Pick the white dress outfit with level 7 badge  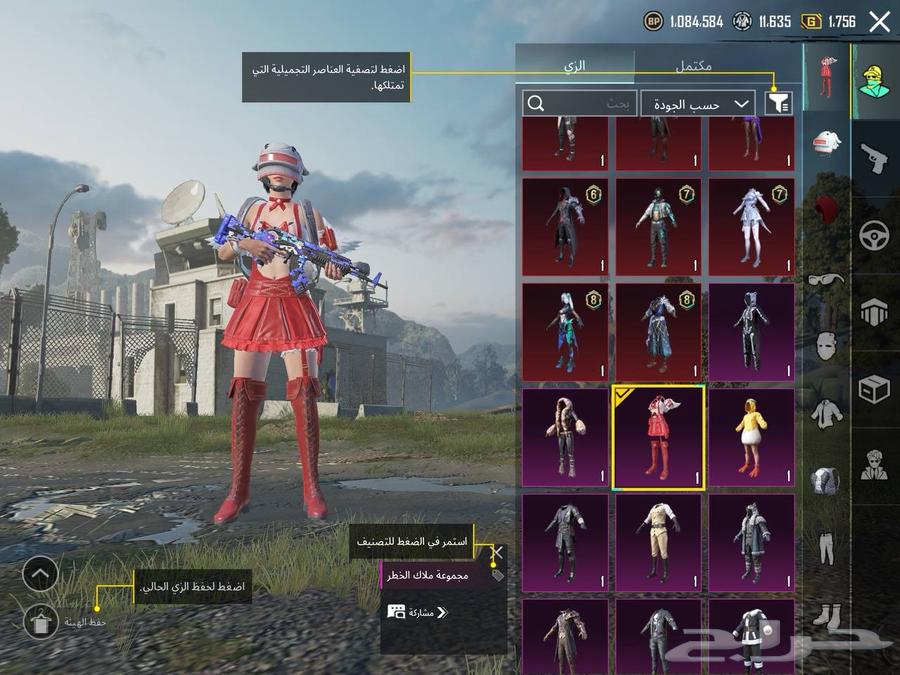point(752,227)
